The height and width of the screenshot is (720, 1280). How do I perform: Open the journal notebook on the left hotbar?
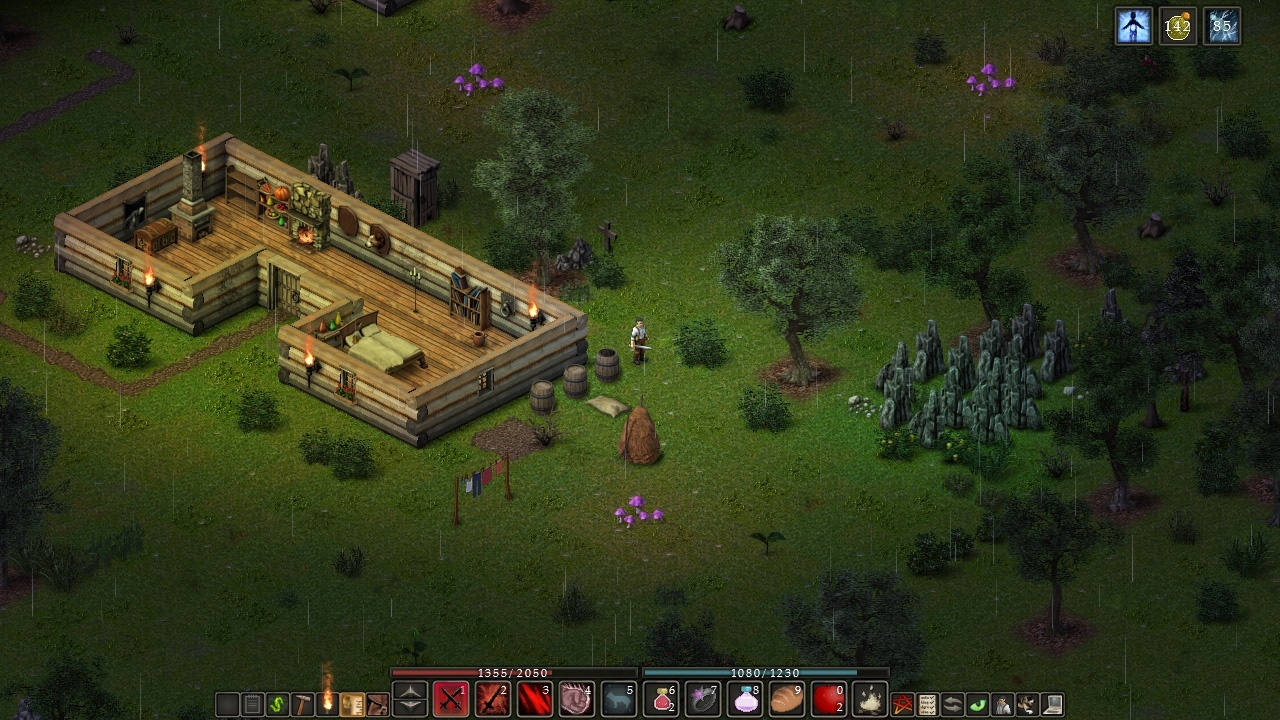pyautogui.click(x=250, y=701)
